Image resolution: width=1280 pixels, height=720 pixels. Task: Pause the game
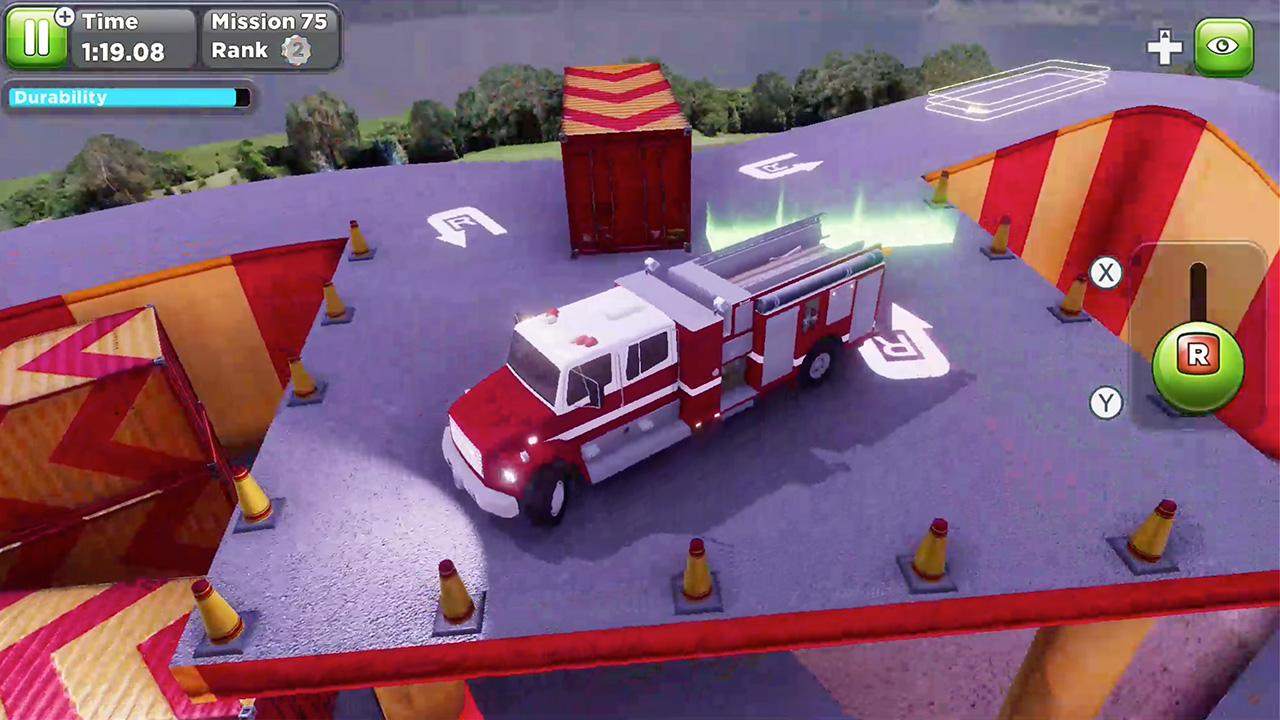(x=38, y=37)
